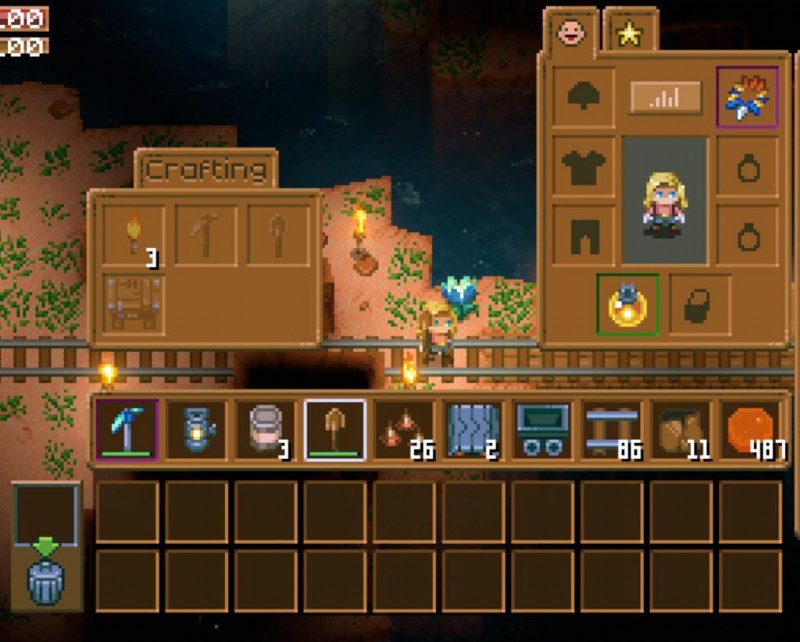Image resolution: width=800 pixels, height=642 pixels.
Task: Select the pickaxe recipe in Crafting
Action: [207, 237]
